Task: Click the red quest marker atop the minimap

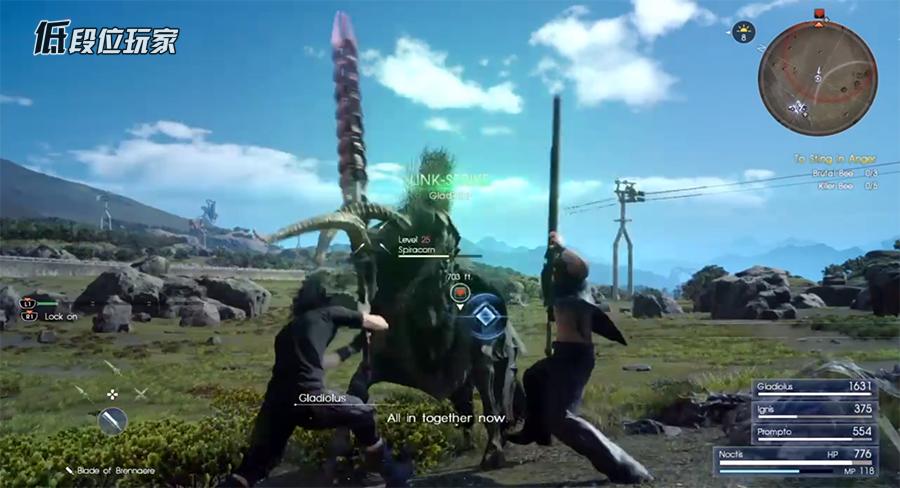Action: click(x=819, y=14)
